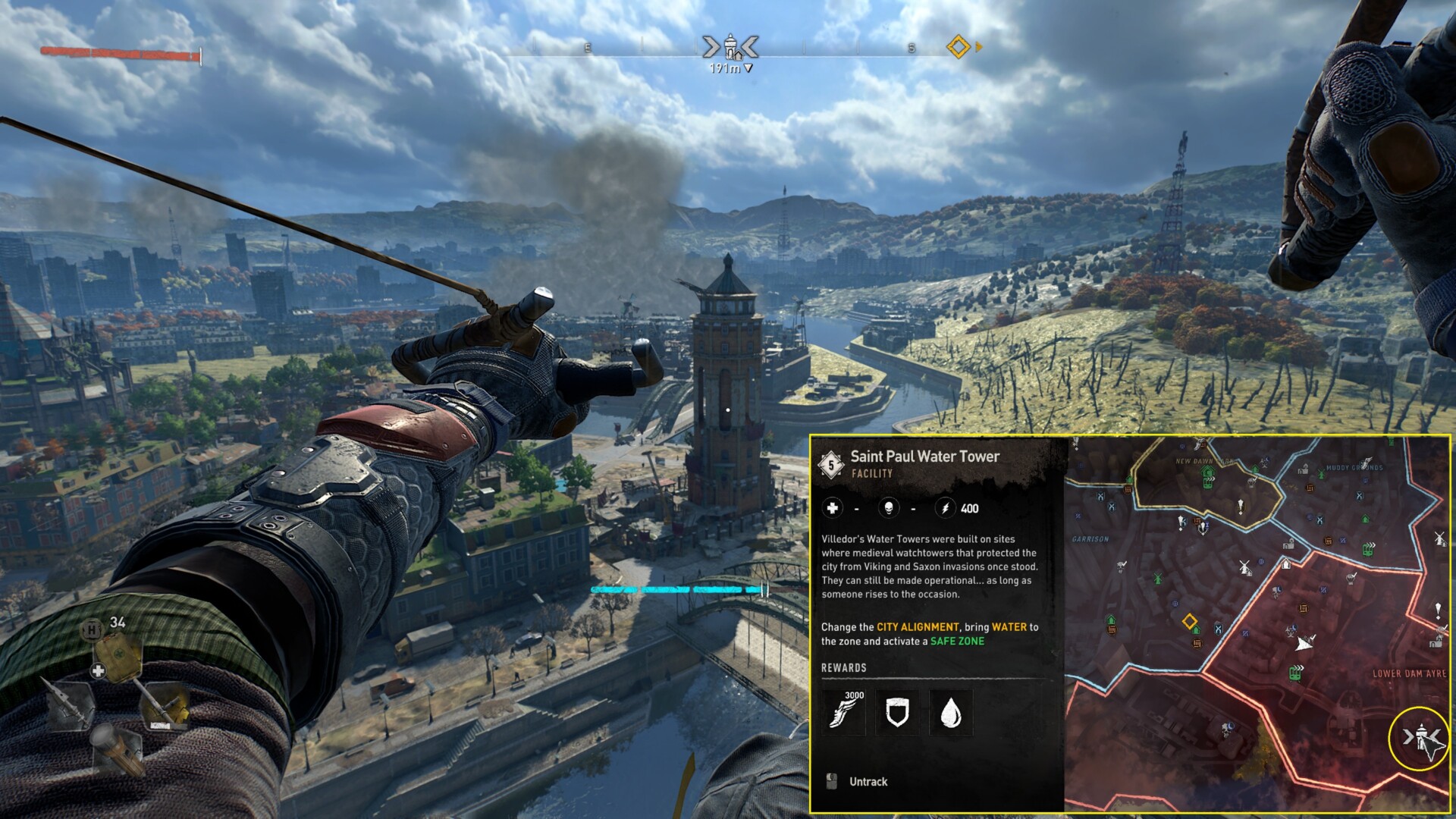Click the Lower Dam Ayre district label
The image size is (1456, 819).
(x=1409, y=673)
